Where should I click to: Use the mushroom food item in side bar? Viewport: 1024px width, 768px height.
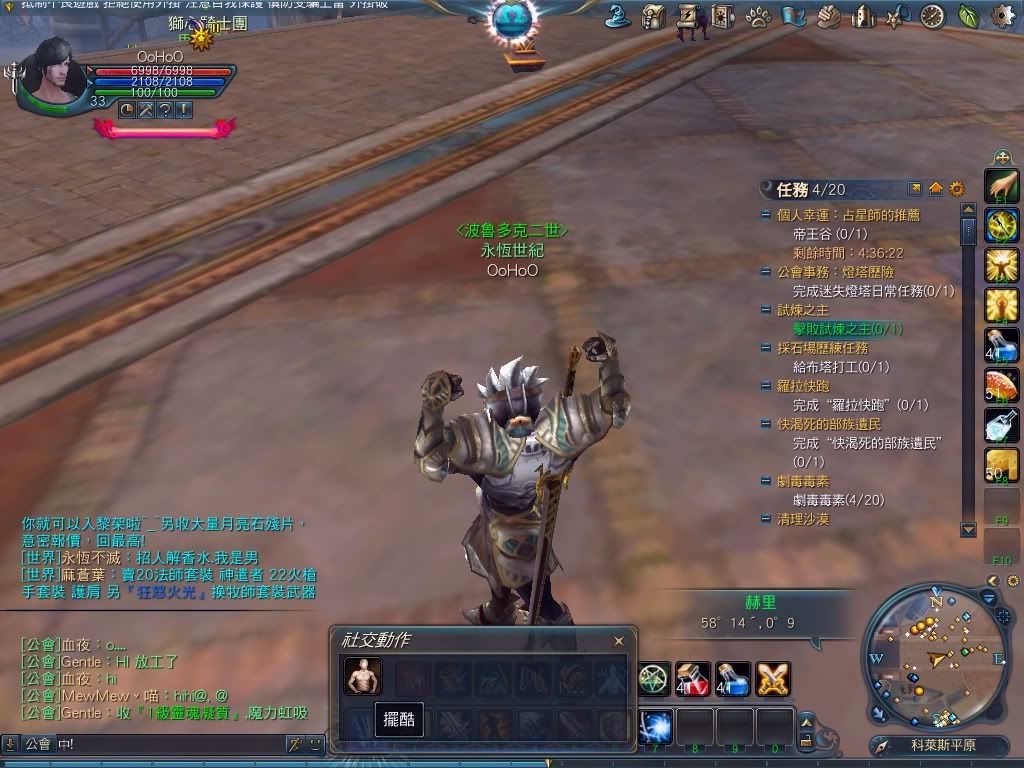tap(1001, 386)
